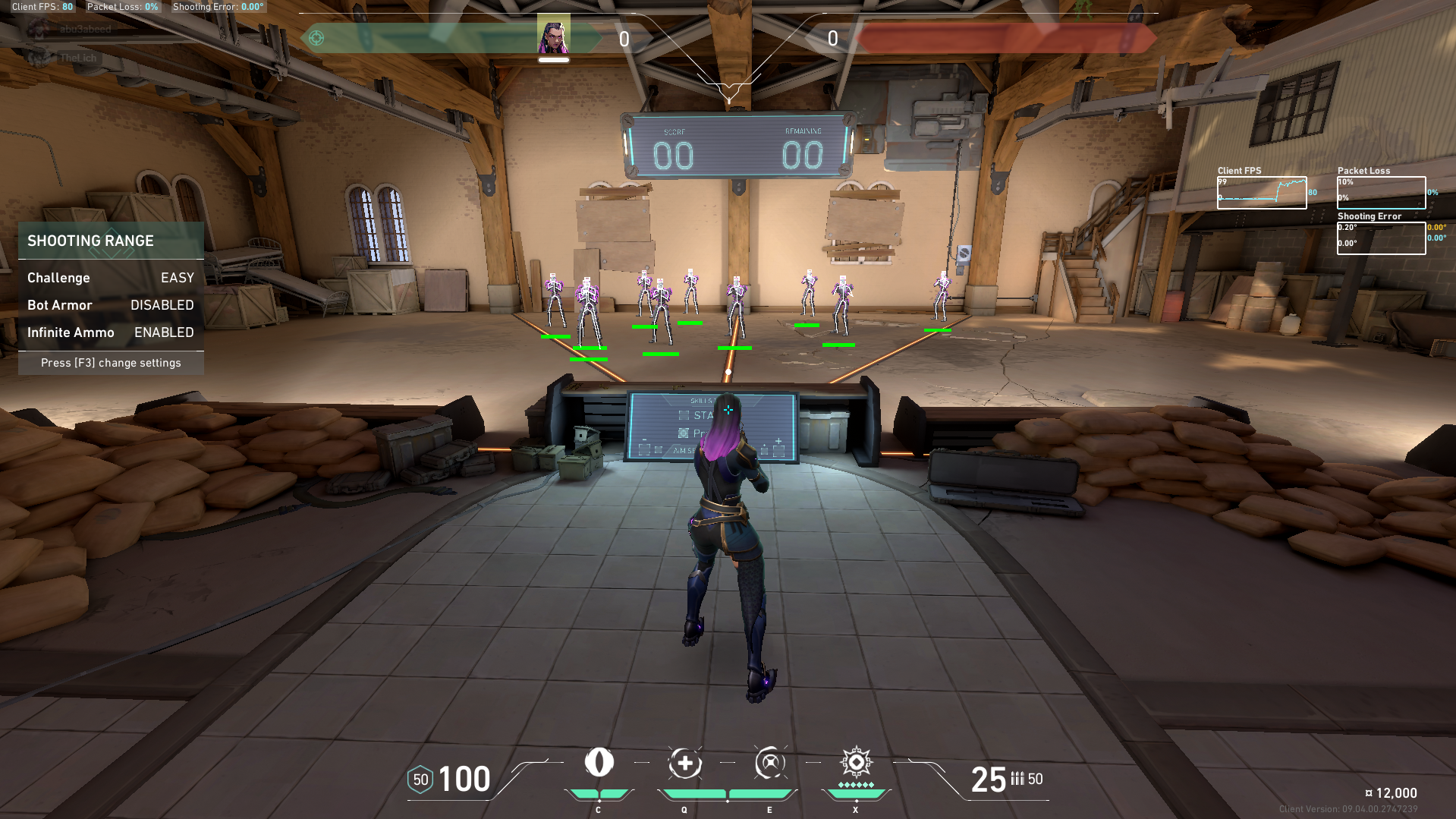Choose the Dismiss ability icon
The width and height of the screenshot is (1456, 819).
point(770,763)
